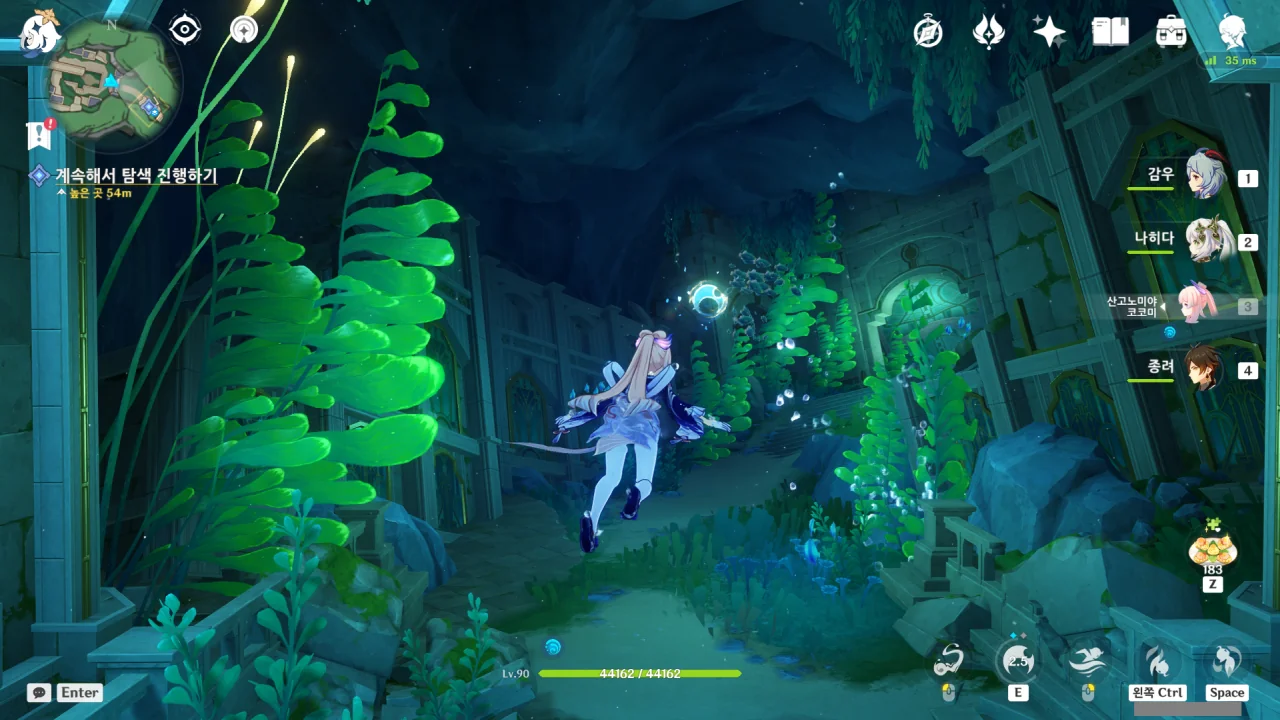Open the backpack inventory
Image resolution: width=1280 pixels, height=720 pixels.
tap(1171, 33)
